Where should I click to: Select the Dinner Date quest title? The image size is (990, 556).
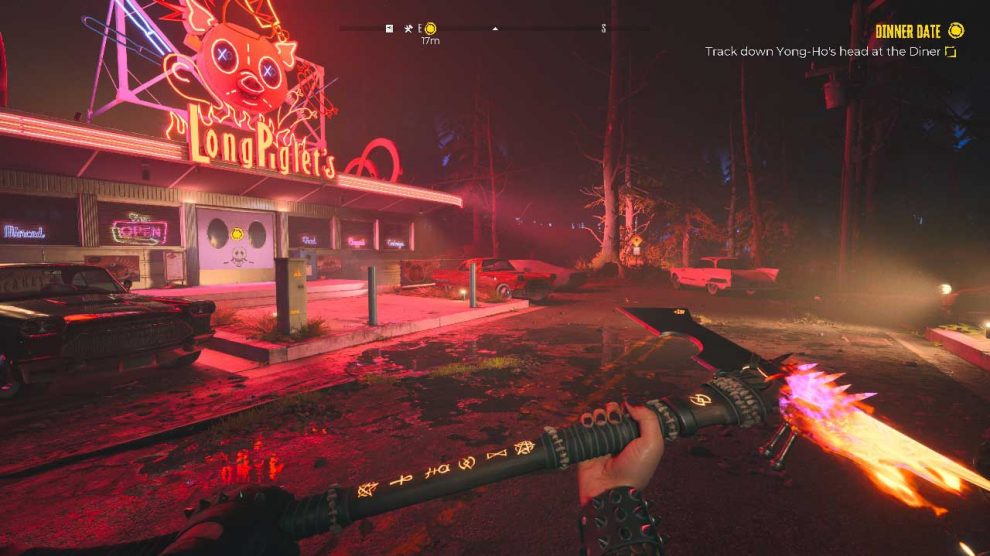coord(909,31)
